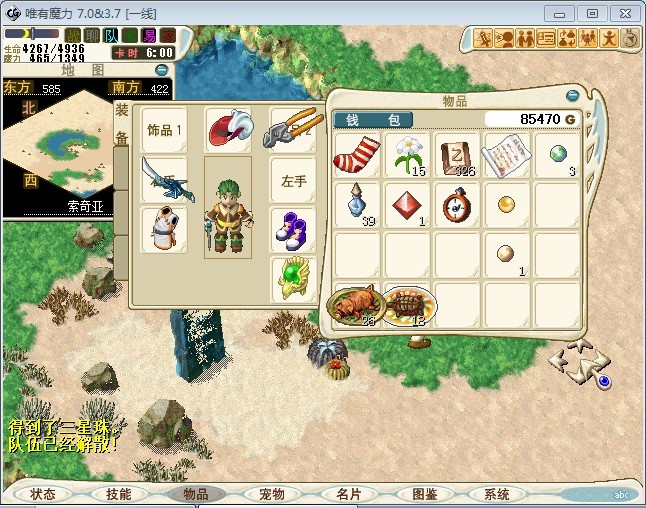Select the 宠物 pets tab

272,494
